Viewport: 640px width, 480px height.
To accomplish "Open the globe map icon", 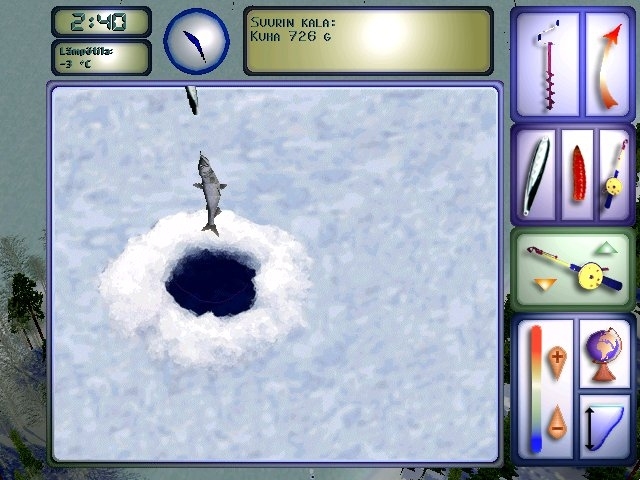I will point(603,353).
